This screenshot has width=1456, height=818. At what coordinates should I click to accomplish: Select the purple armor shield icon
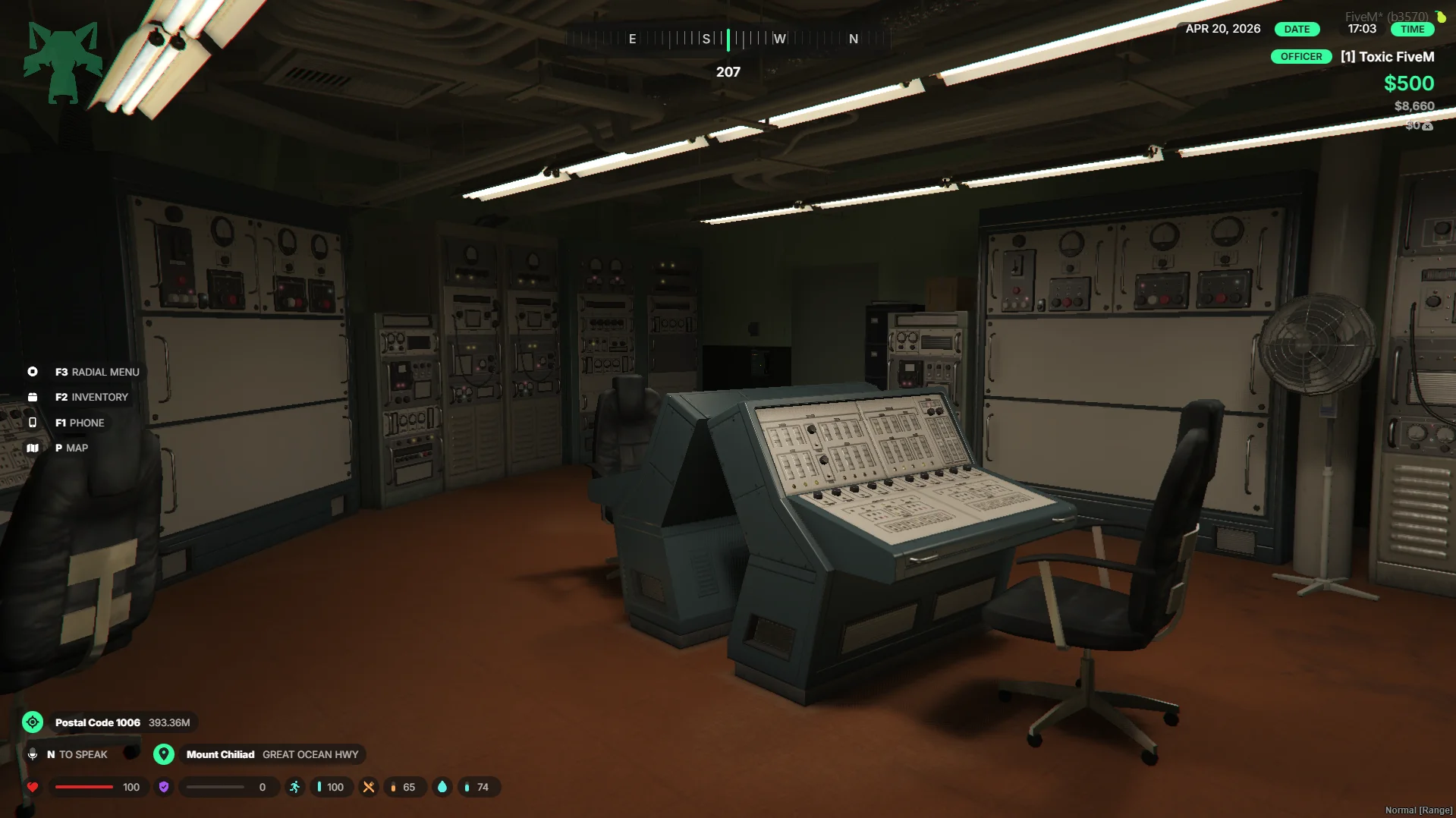(164, 787)
